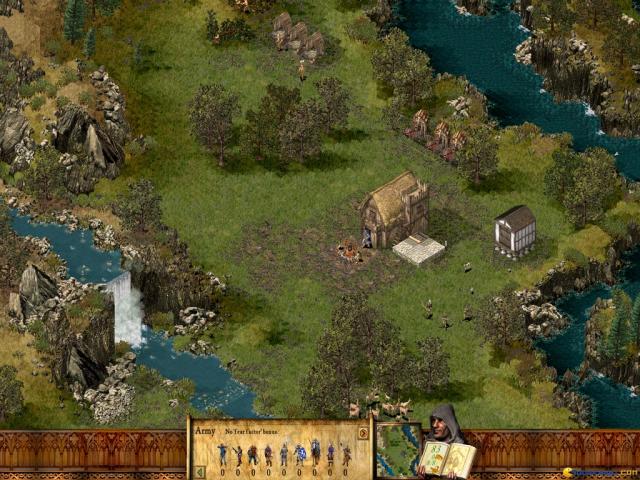
Task: Click the scribe's open report book
Action: [447, 459]
